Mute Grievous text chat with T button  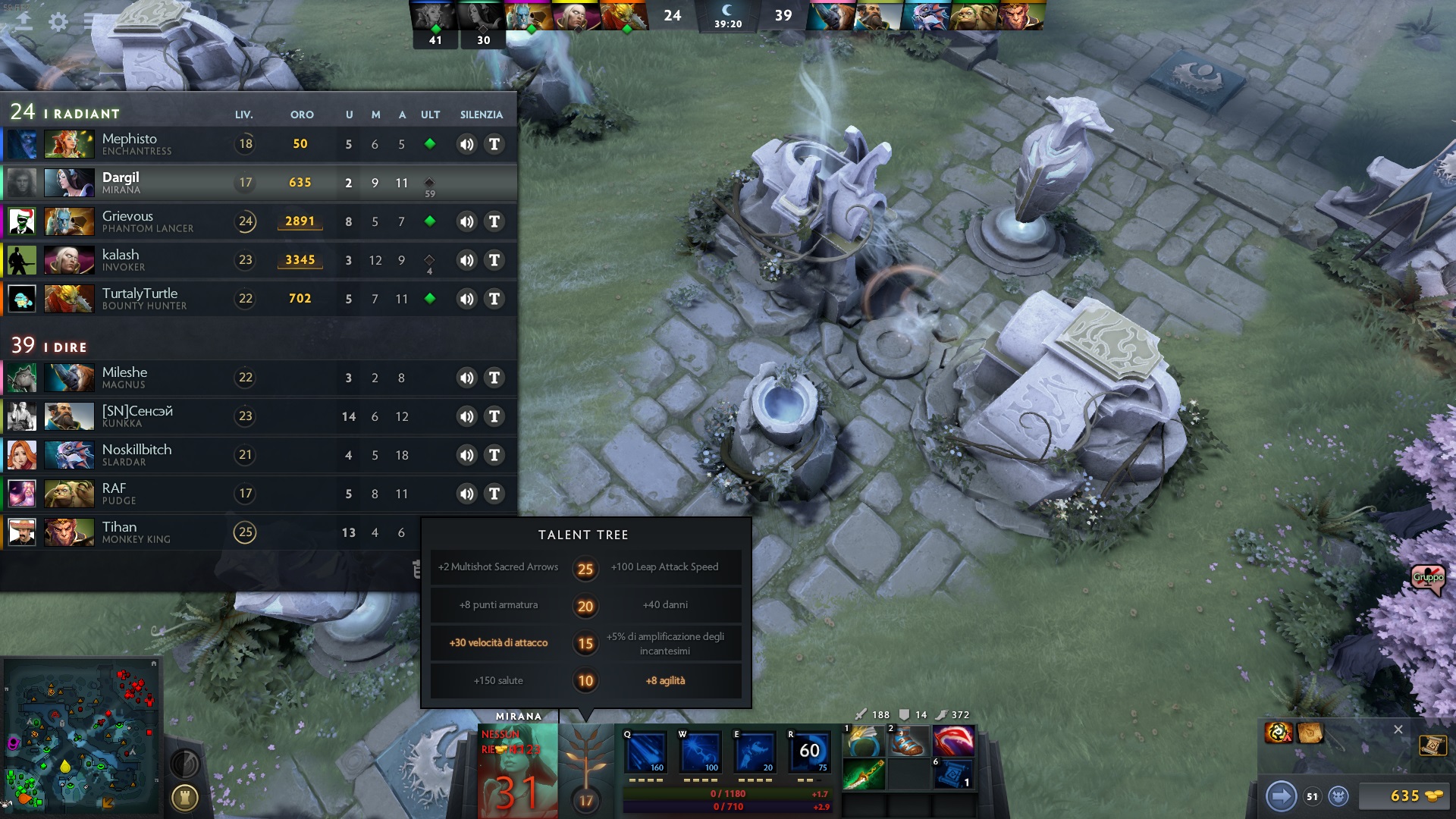(x=494, y=221)
